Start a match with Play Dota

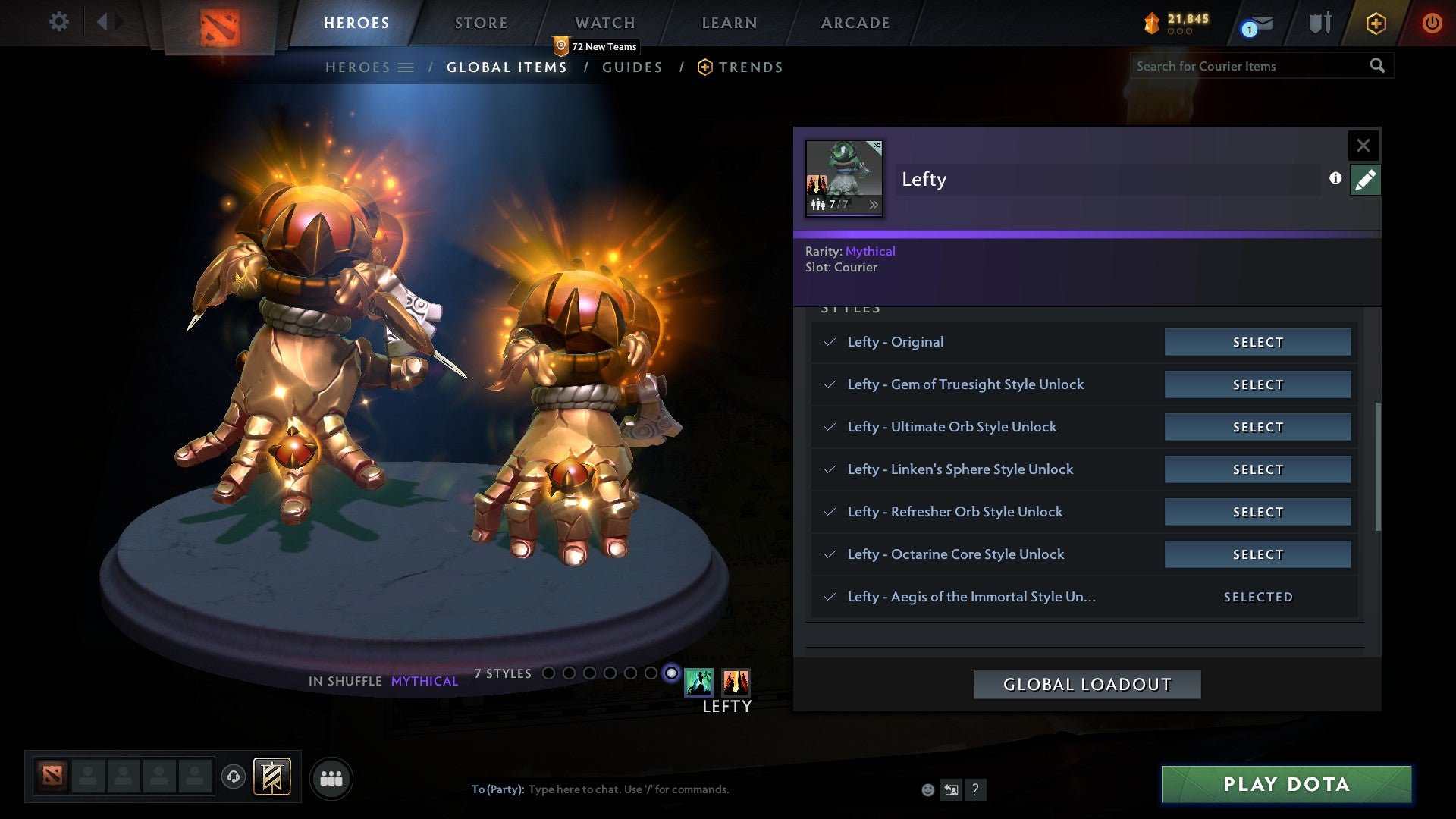1286,784
